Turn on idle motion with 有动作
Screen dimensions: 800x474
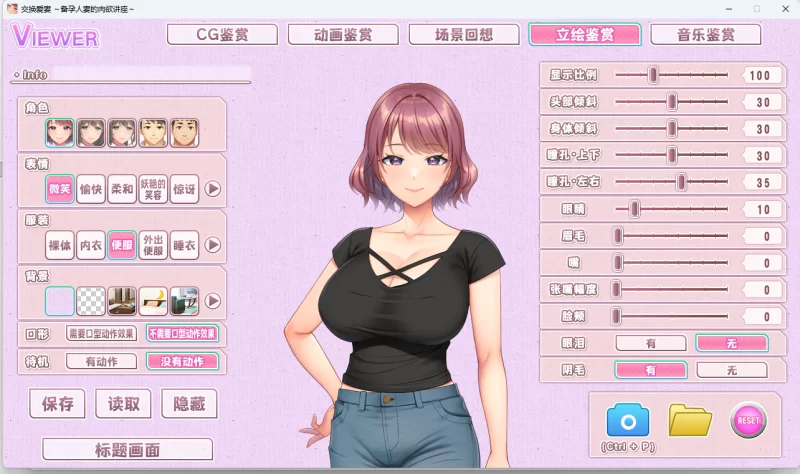pyautogui.click(x=101, y=361)
